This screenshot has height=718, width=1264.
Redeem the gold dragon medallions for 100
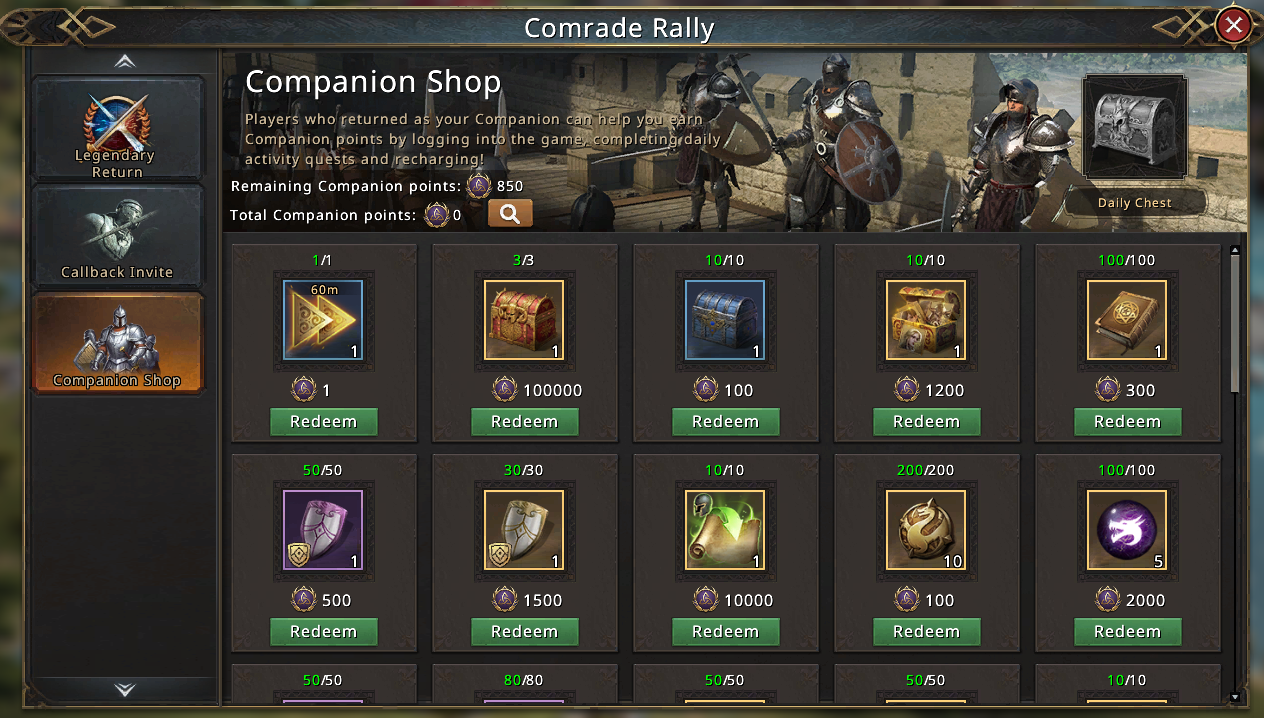point(926,632)
